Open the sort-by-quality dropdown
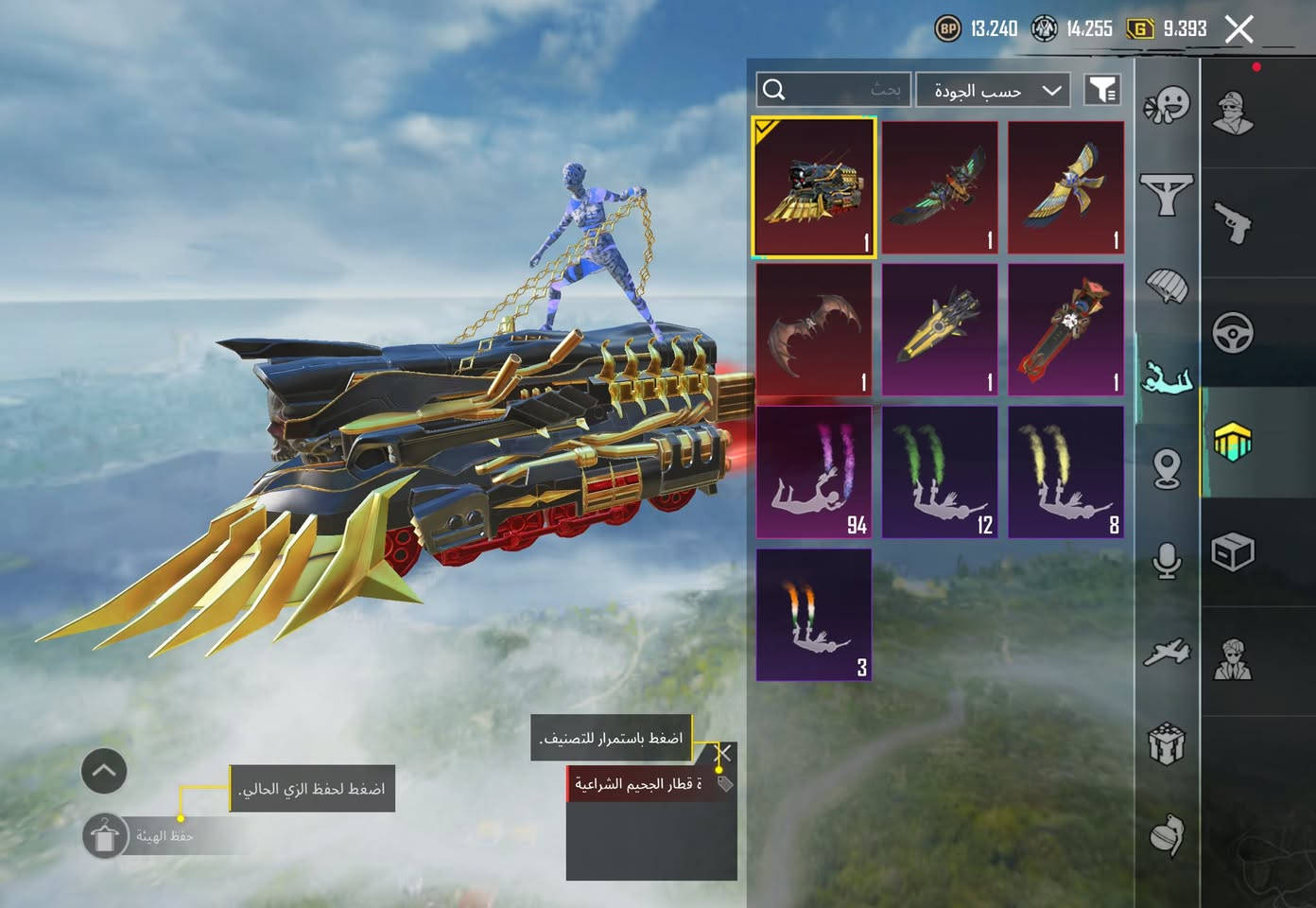The image size is (1316, 908). 993,90
